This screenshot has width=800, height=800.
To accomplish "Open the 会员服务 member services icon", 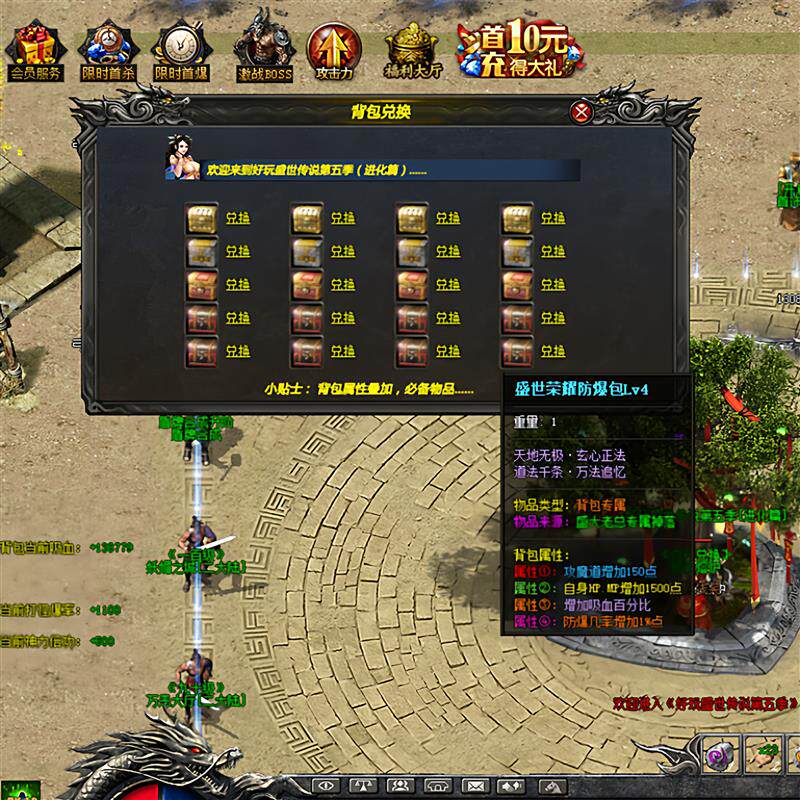I will tap(35, 50).
